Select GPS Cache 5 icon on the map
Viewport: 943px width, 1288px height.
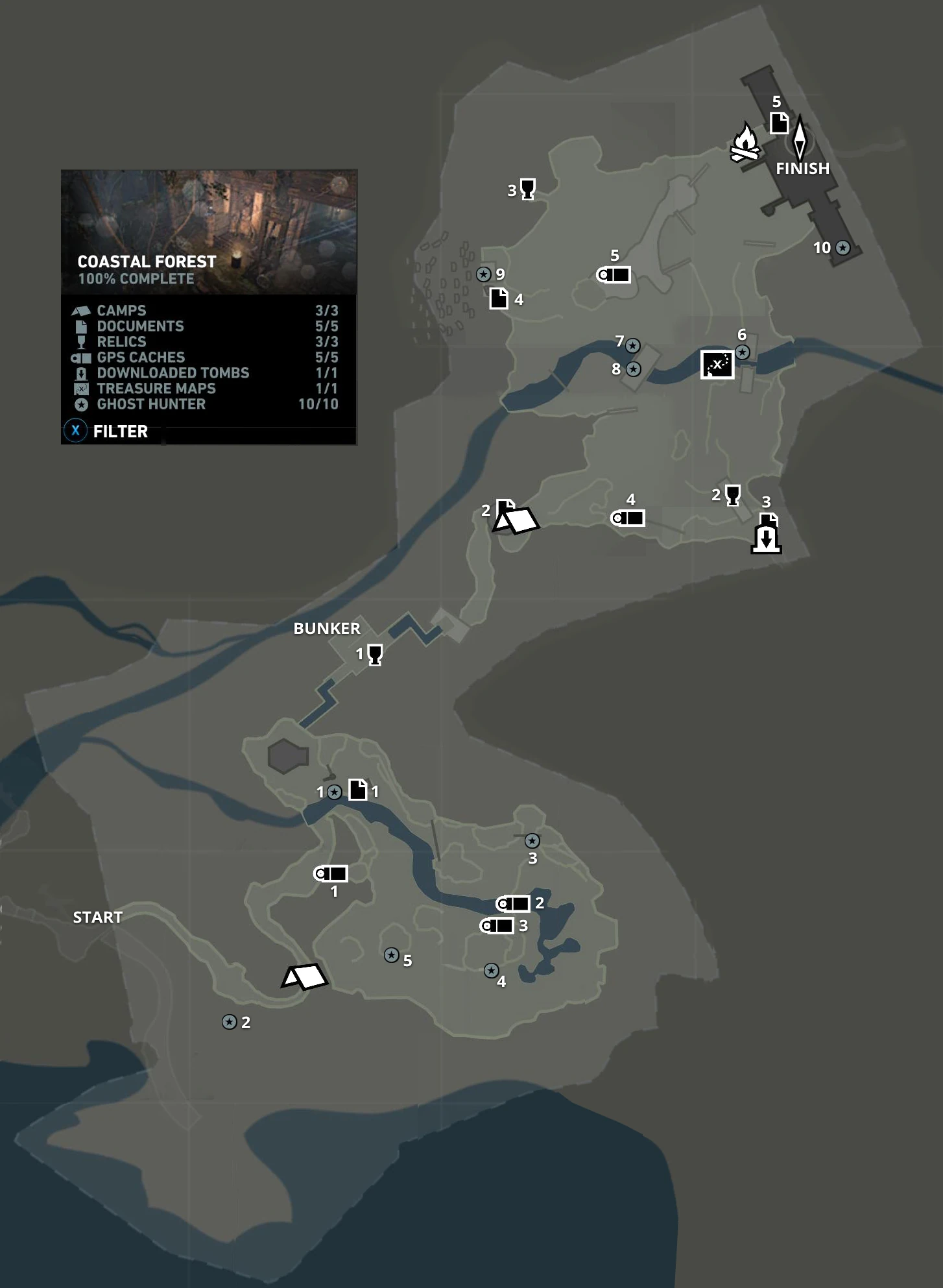pyautogui.click(x=614, y=273)
